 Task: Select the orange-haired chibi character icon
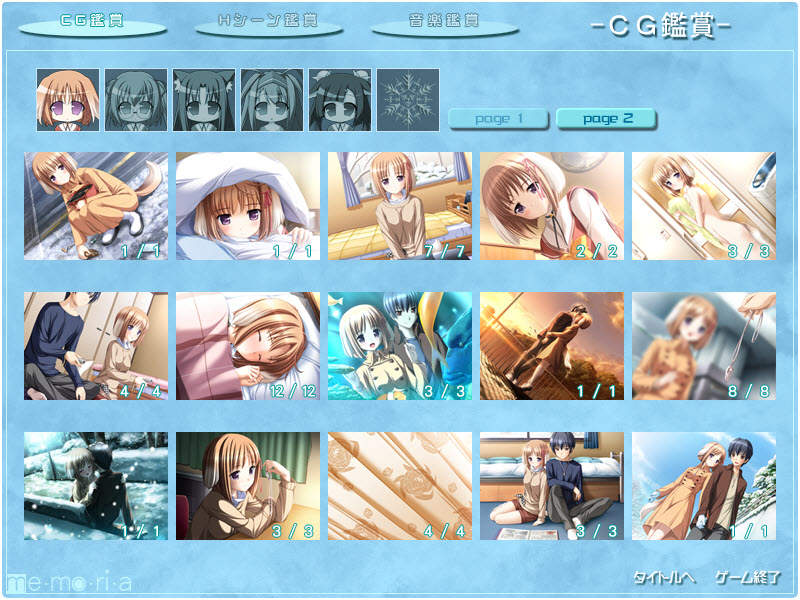click(x=68, y=100)
